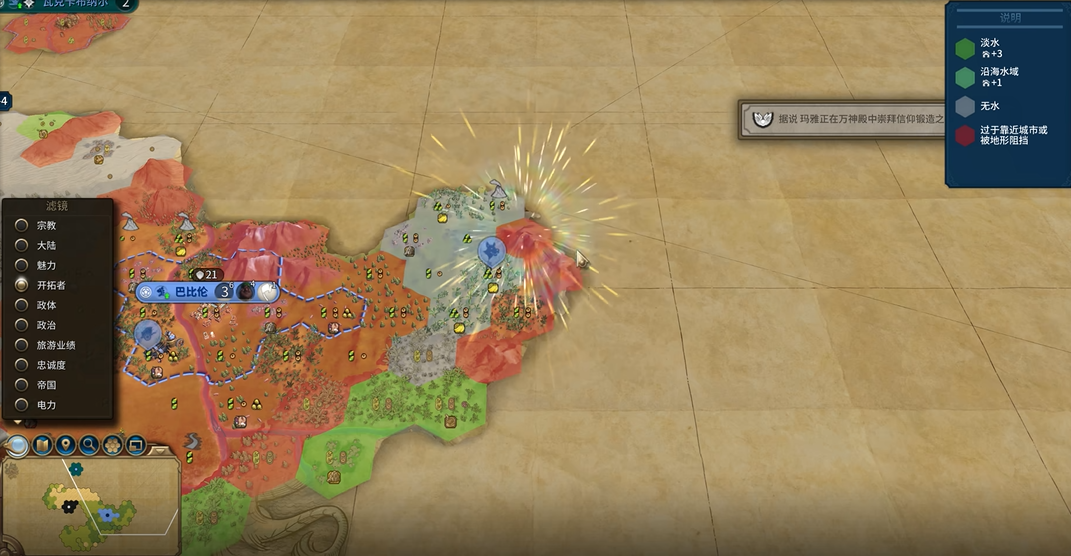The height and width of the screenshot is (556, 1071).
Task: Open the map search tool
Action: pos(89,444)
